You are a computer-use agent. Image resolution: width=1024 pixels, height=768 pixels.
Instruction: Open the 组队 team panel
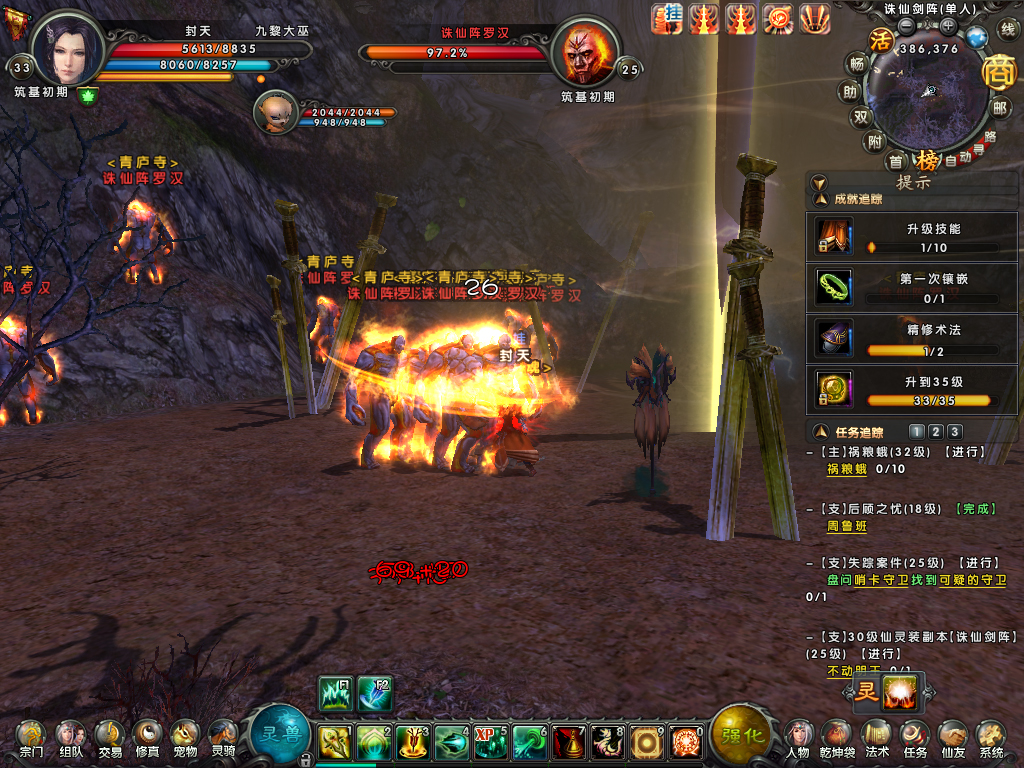pos(70,738)
